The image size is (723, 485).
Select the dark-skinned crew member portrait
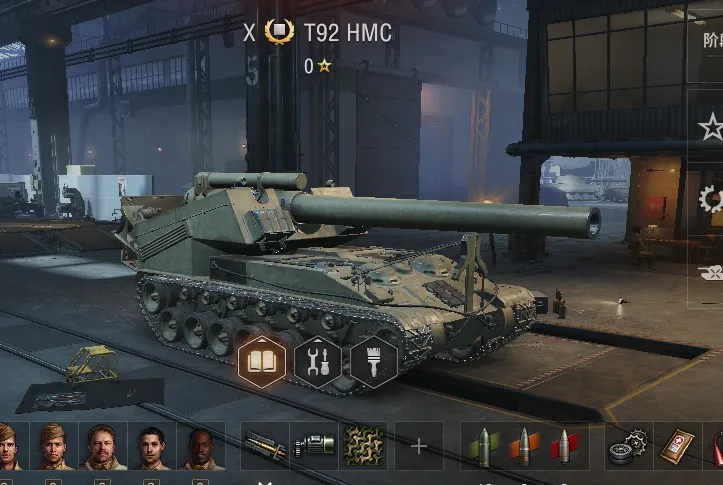[201, 445]
